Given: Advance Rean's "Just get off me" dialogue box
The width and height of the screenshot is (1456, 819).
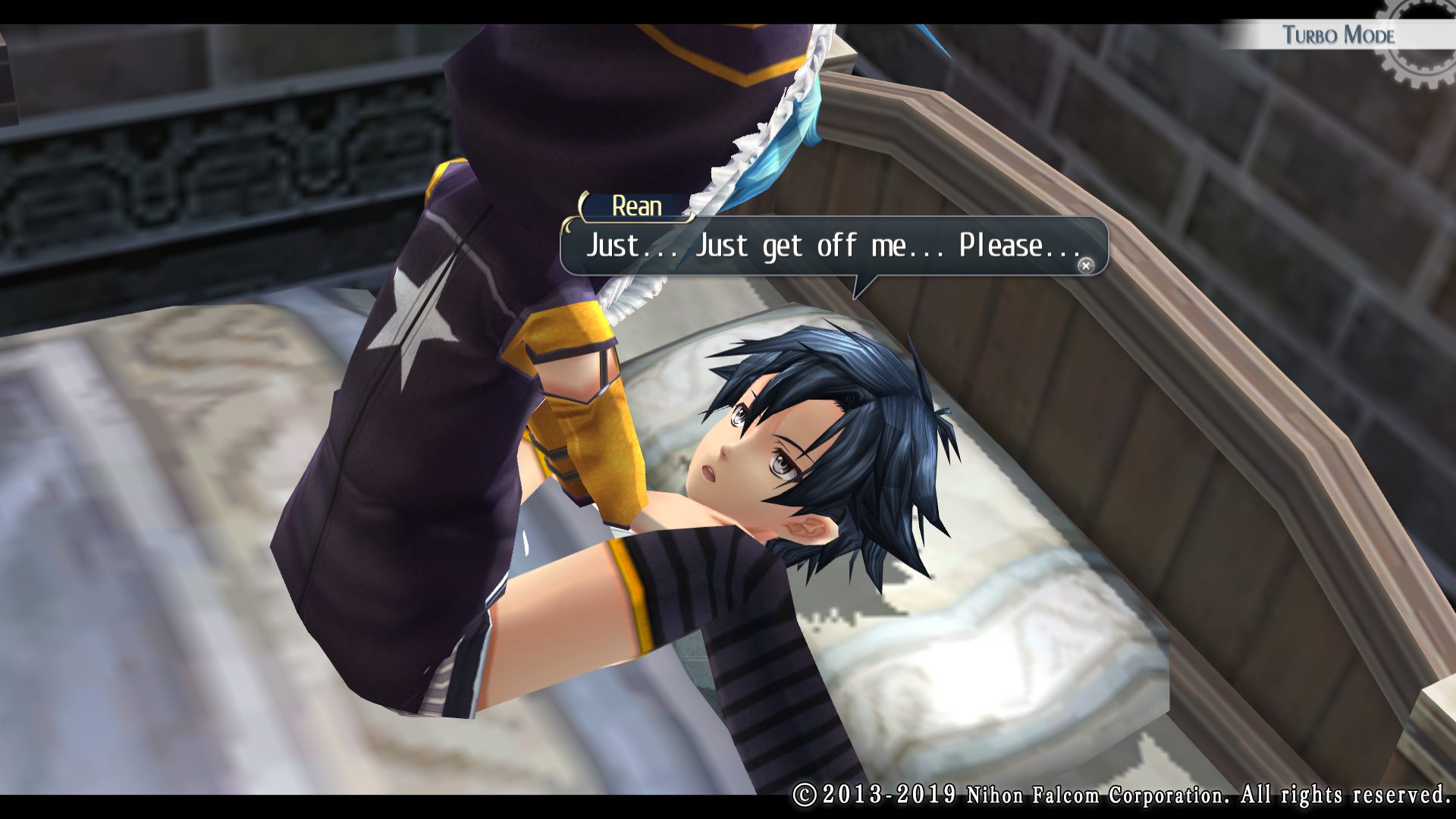Looking at the screenshot, I should (833, 246).
